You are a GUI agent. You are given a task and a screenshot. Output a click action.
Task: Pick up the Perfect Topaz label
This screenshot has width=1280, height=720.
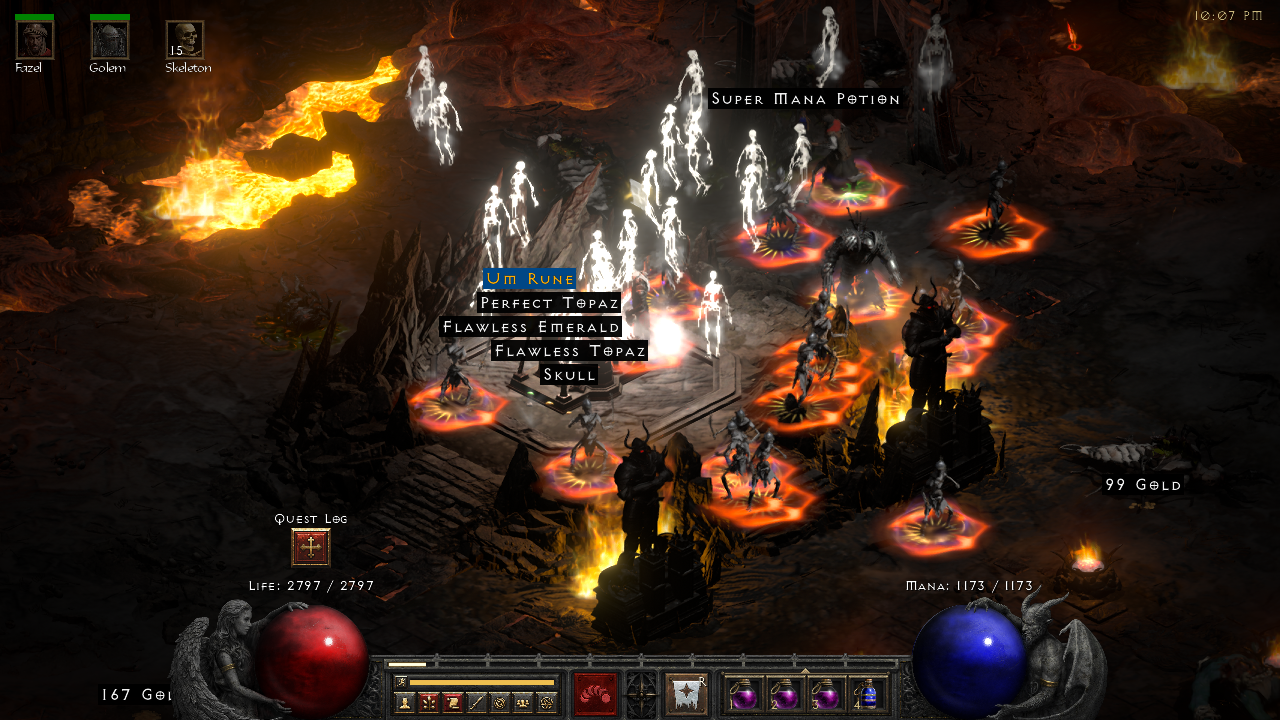coord(549,303)
